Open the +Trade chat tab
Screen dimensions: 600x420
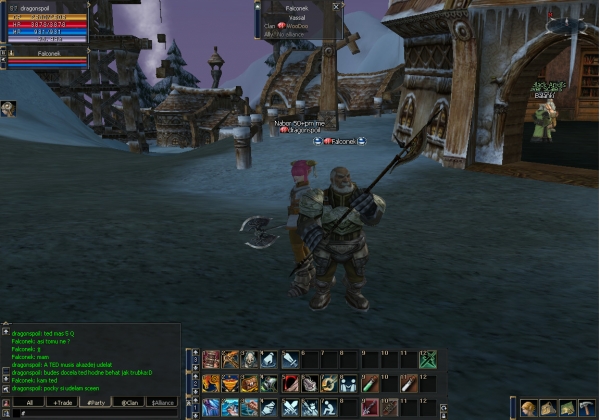pos(64,402)
